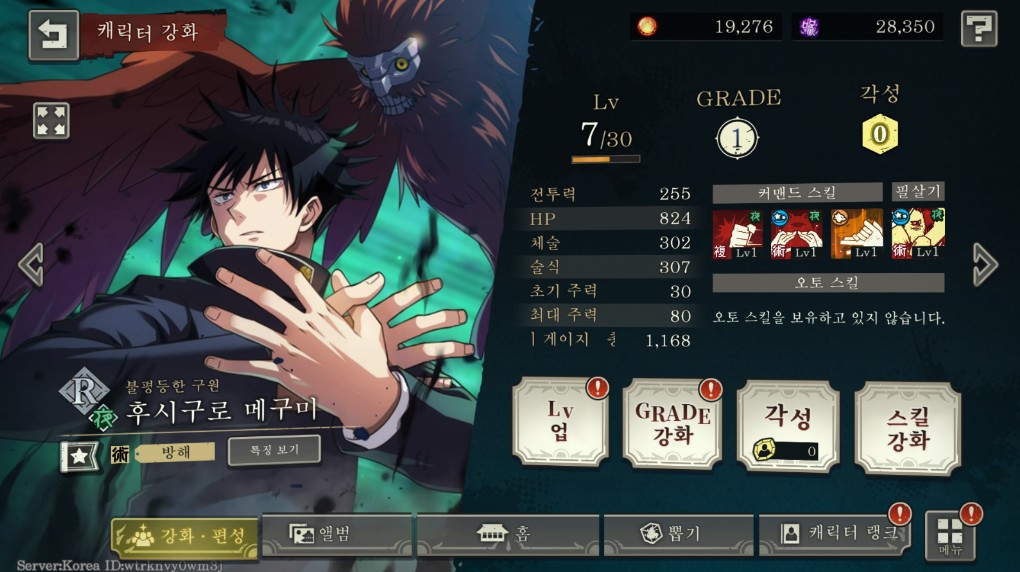Screen dimensions: 1020x572
Task: Switch to the 강화·편성 tab
Action: click(185, 536)
